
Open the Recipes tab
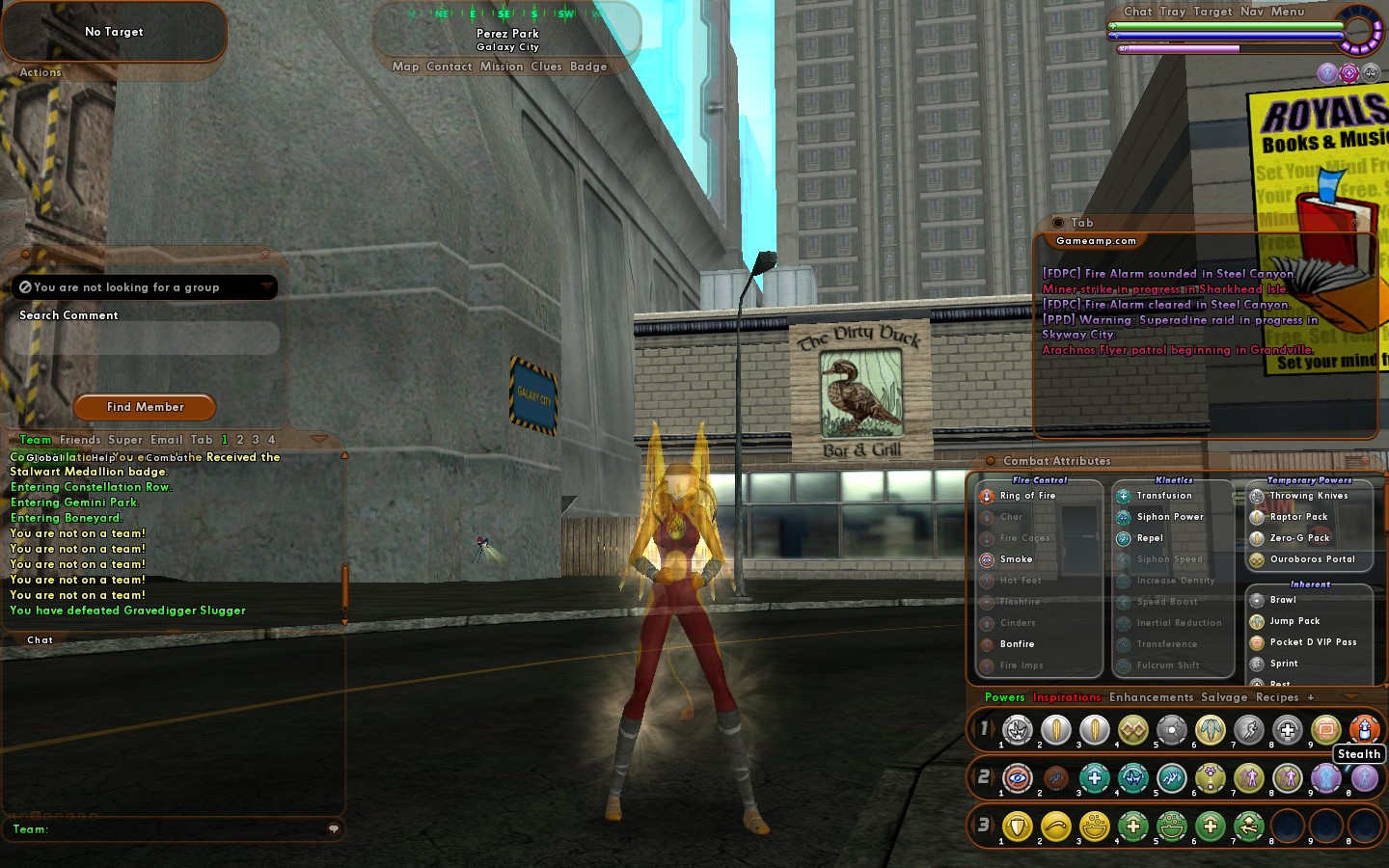click(x=1277, y=697)
